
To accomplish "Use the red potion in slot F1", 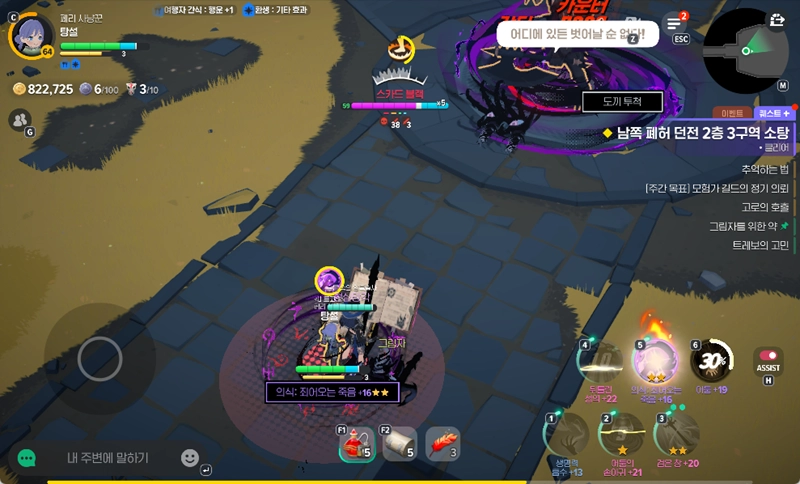I will [x=356, y=444].
